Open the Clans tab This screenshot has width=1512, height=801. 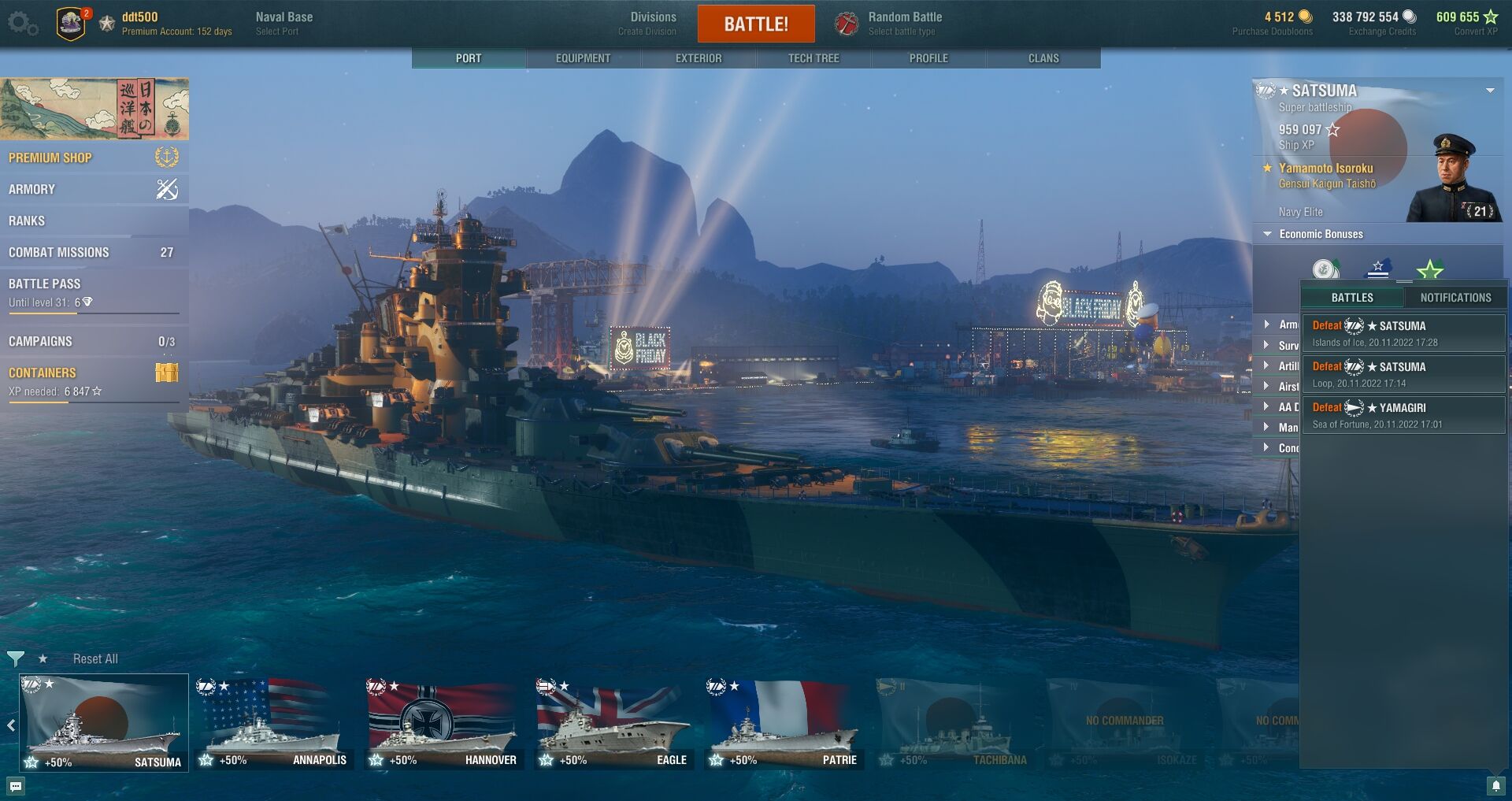[1043, 58]
